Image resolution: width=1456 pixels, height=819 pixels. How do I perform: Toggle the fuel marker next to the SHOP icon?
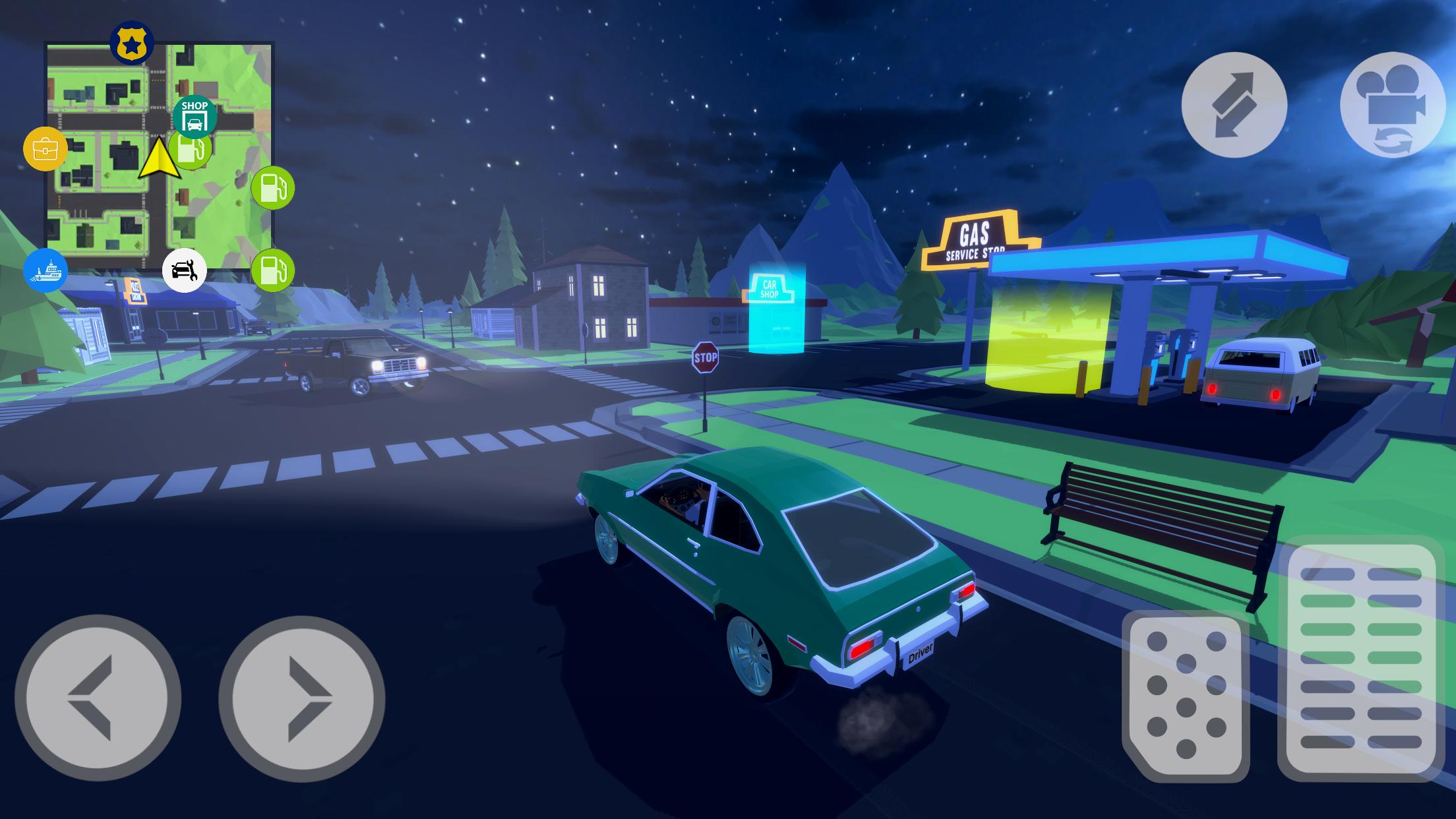(x=189, y=150)
